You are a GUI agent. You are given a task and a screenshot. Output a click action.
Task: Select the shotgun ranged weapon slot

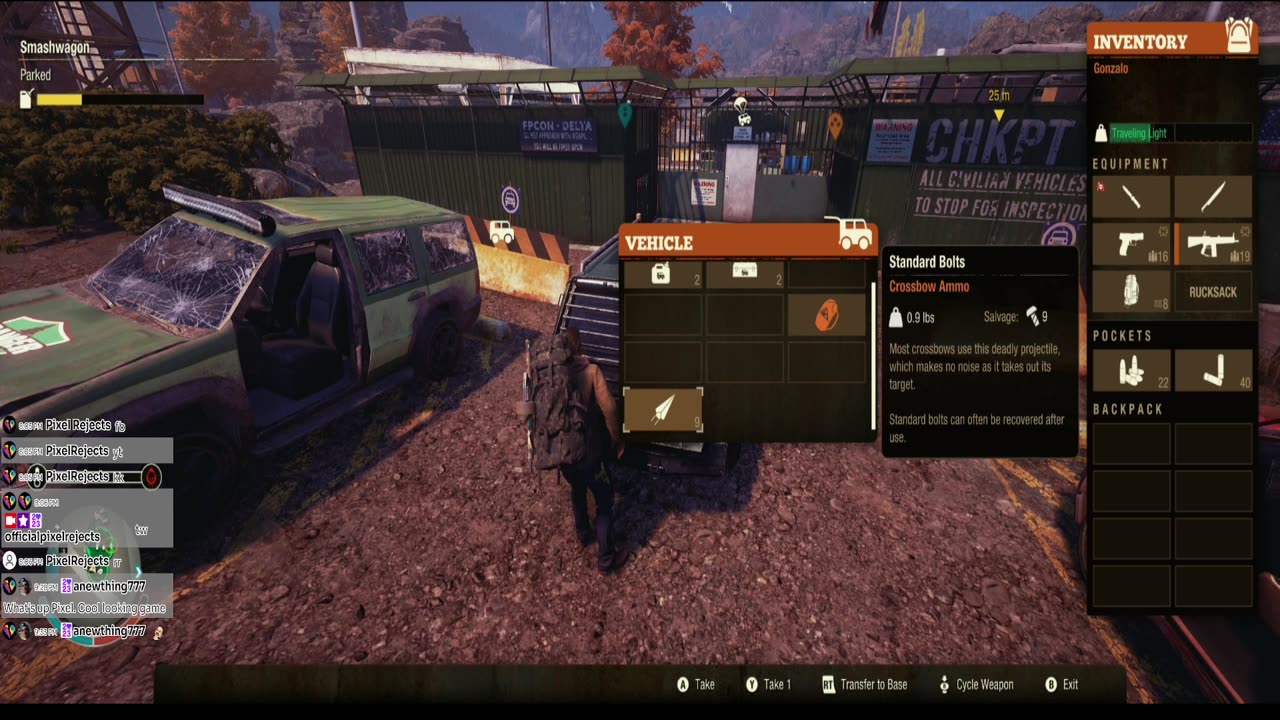pyautogui.click(x=1213, y=244)
